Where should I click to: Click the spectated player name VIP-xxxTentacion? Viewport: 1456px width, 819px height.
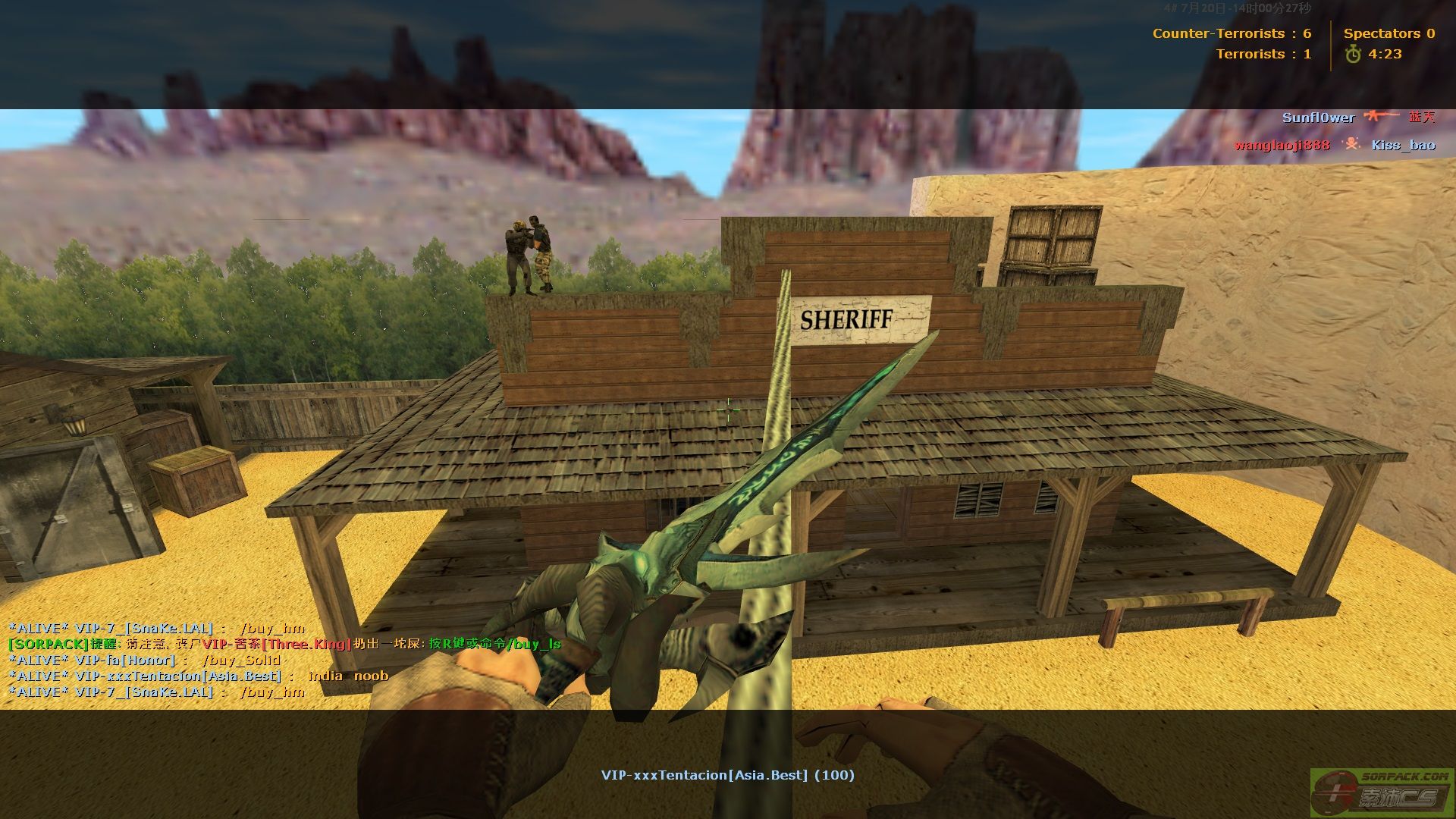click(727, 775)
